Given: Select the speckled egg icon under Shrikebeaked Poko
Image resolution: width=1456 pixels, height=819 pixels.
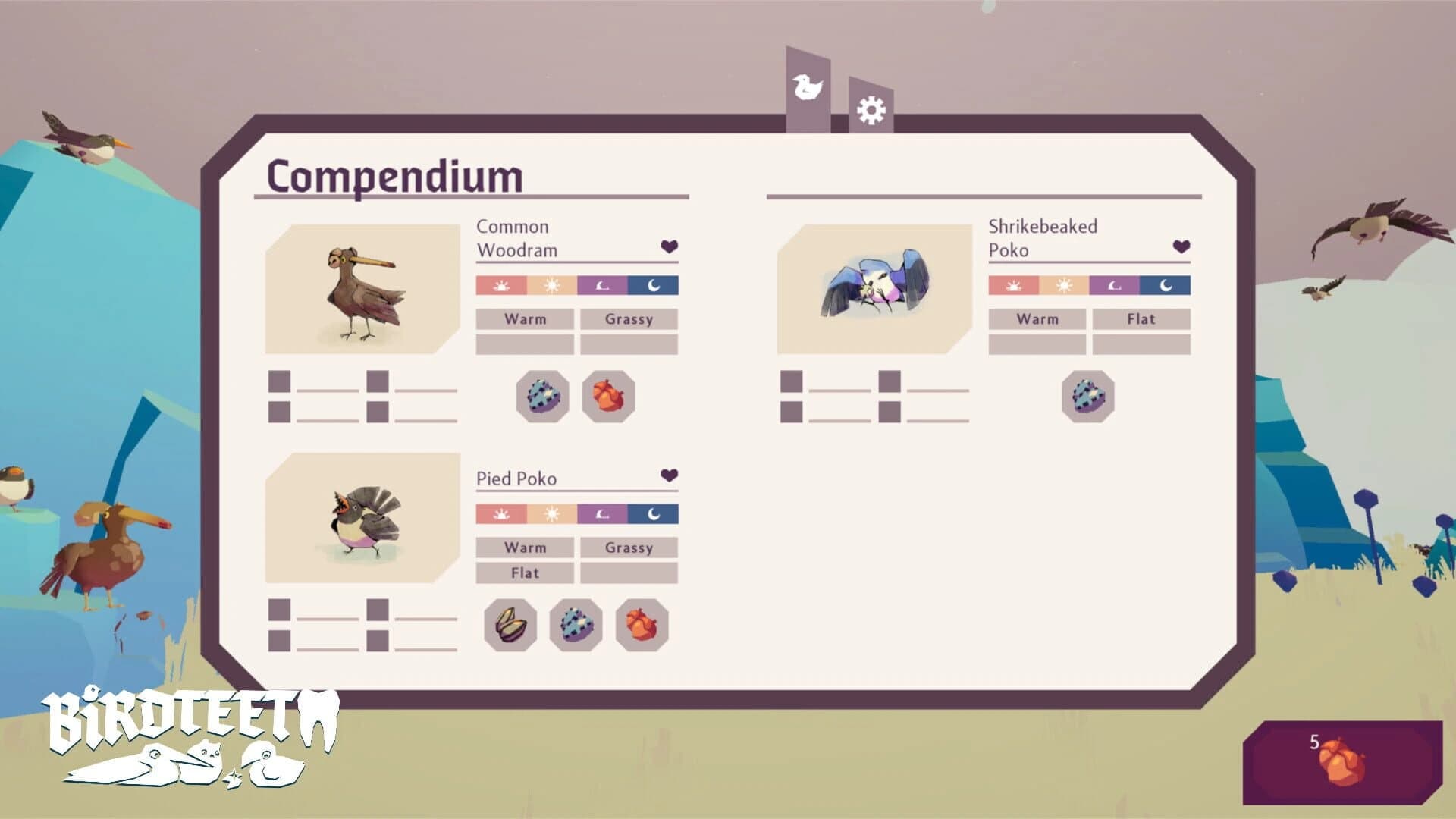Looking at the screenshot, I should coord(1088,394).
